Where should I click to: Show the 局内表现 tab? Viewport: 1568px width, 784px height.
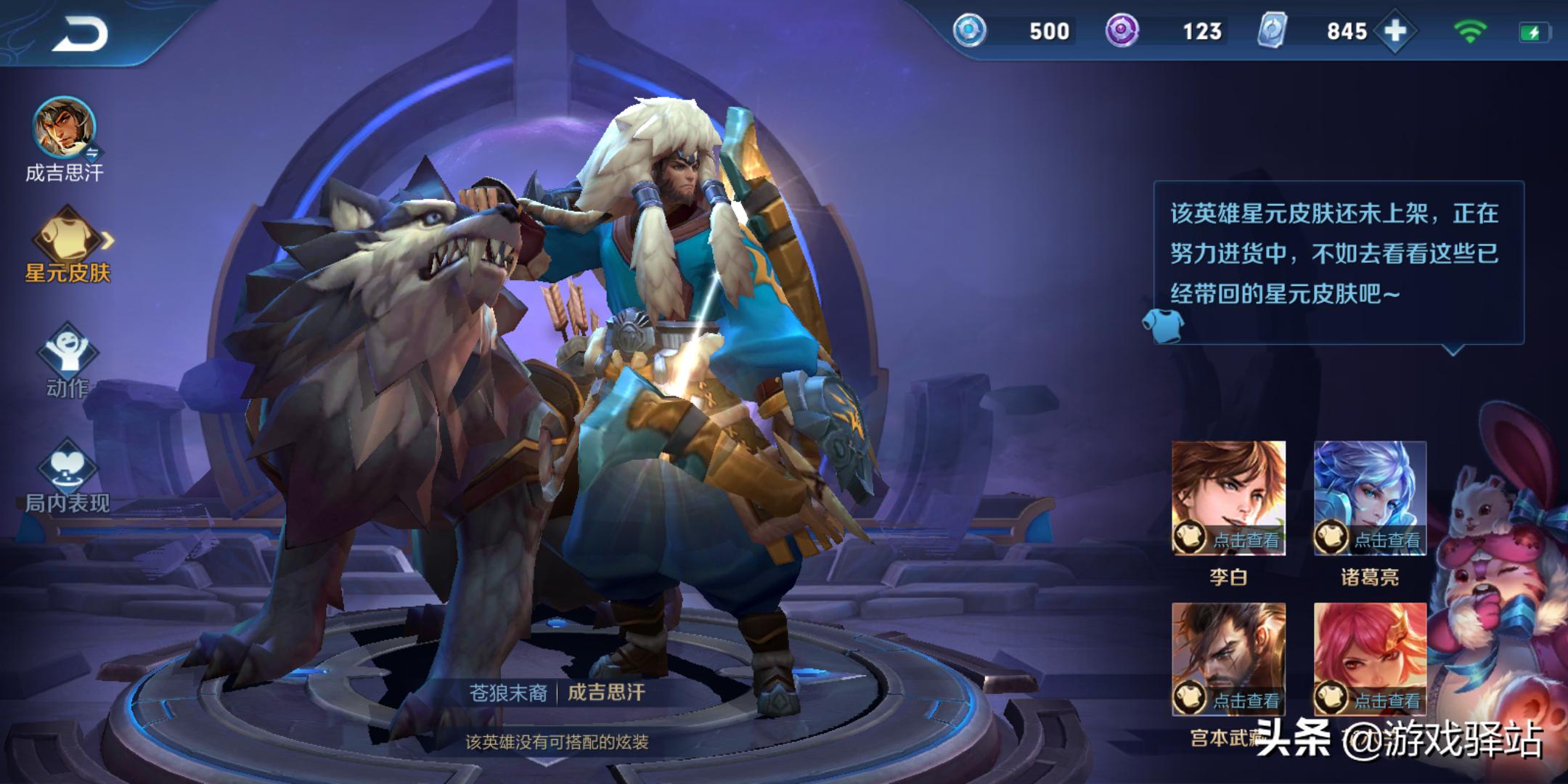[x=68, y=475]
